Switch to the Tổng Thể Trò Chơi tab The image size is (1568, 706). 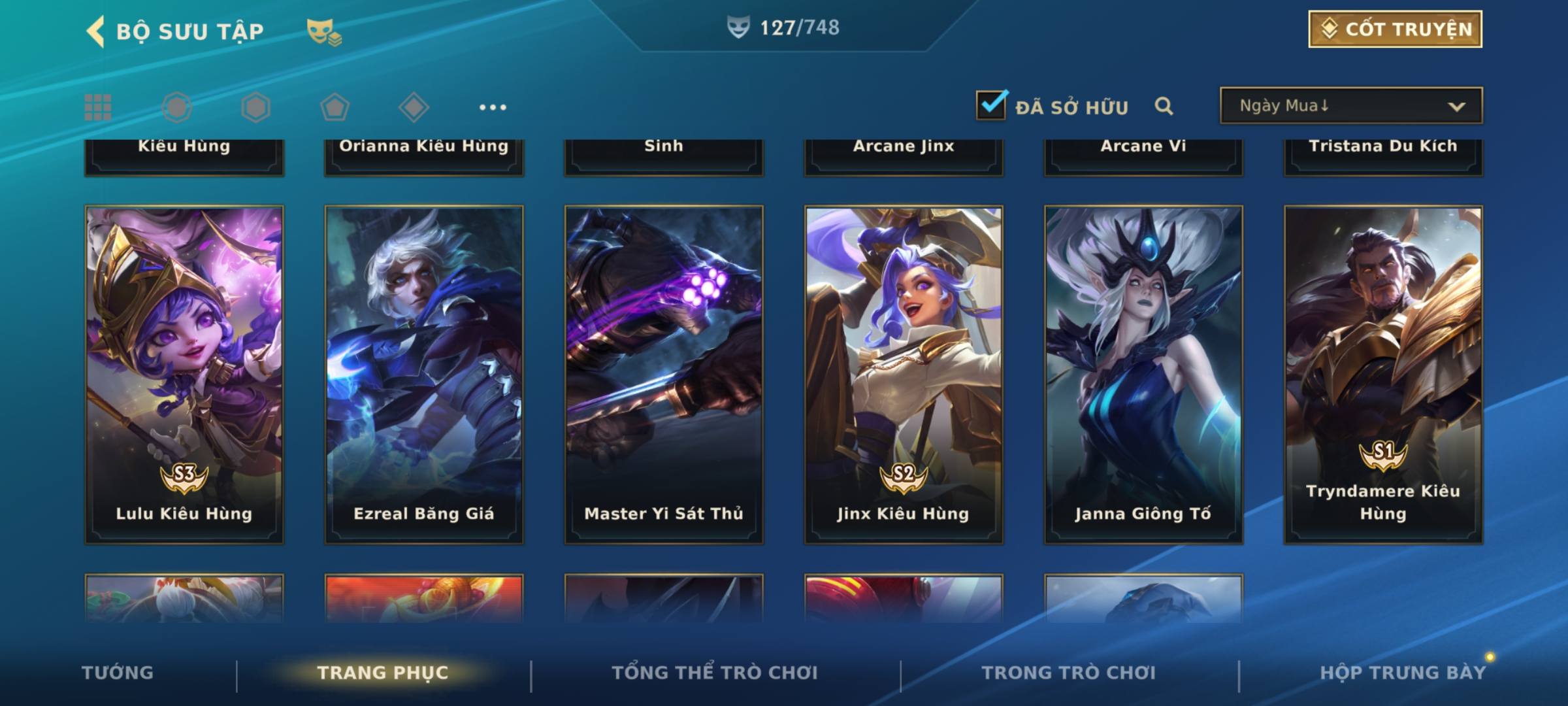pyautogui.click(x=715, y=673)
